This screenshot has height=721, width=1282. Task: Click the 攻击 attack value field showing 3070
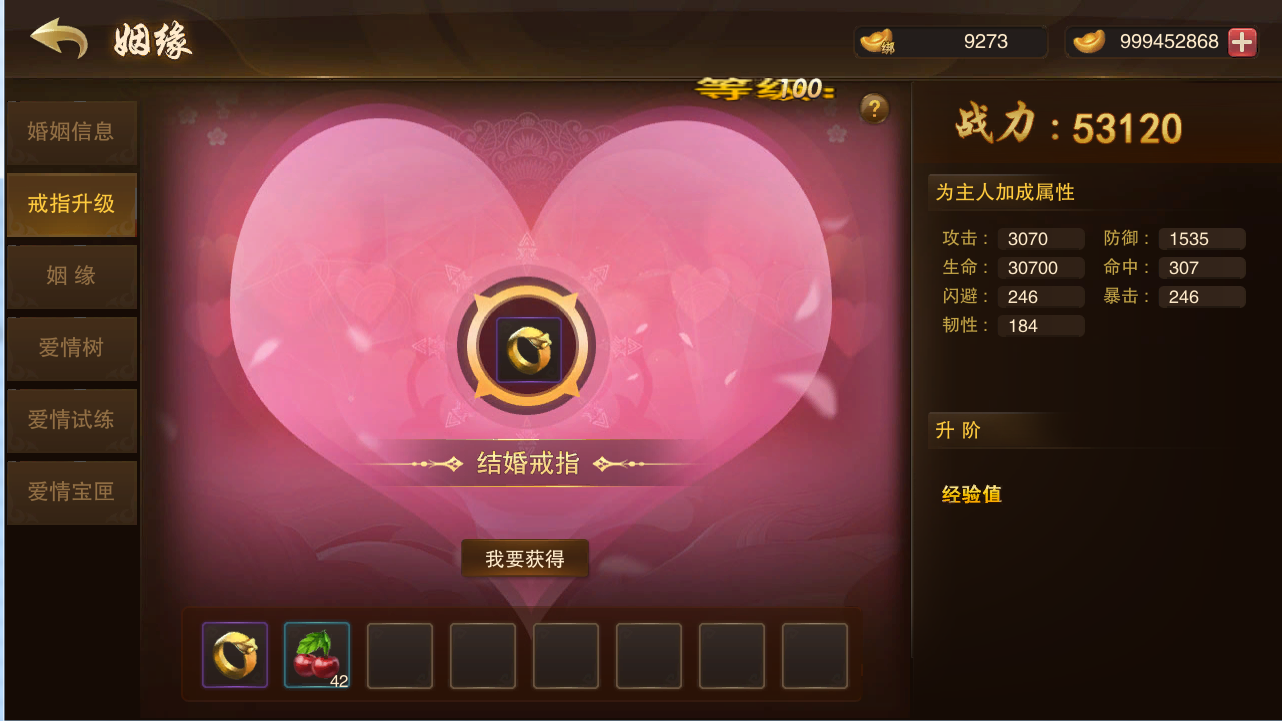1041,238
